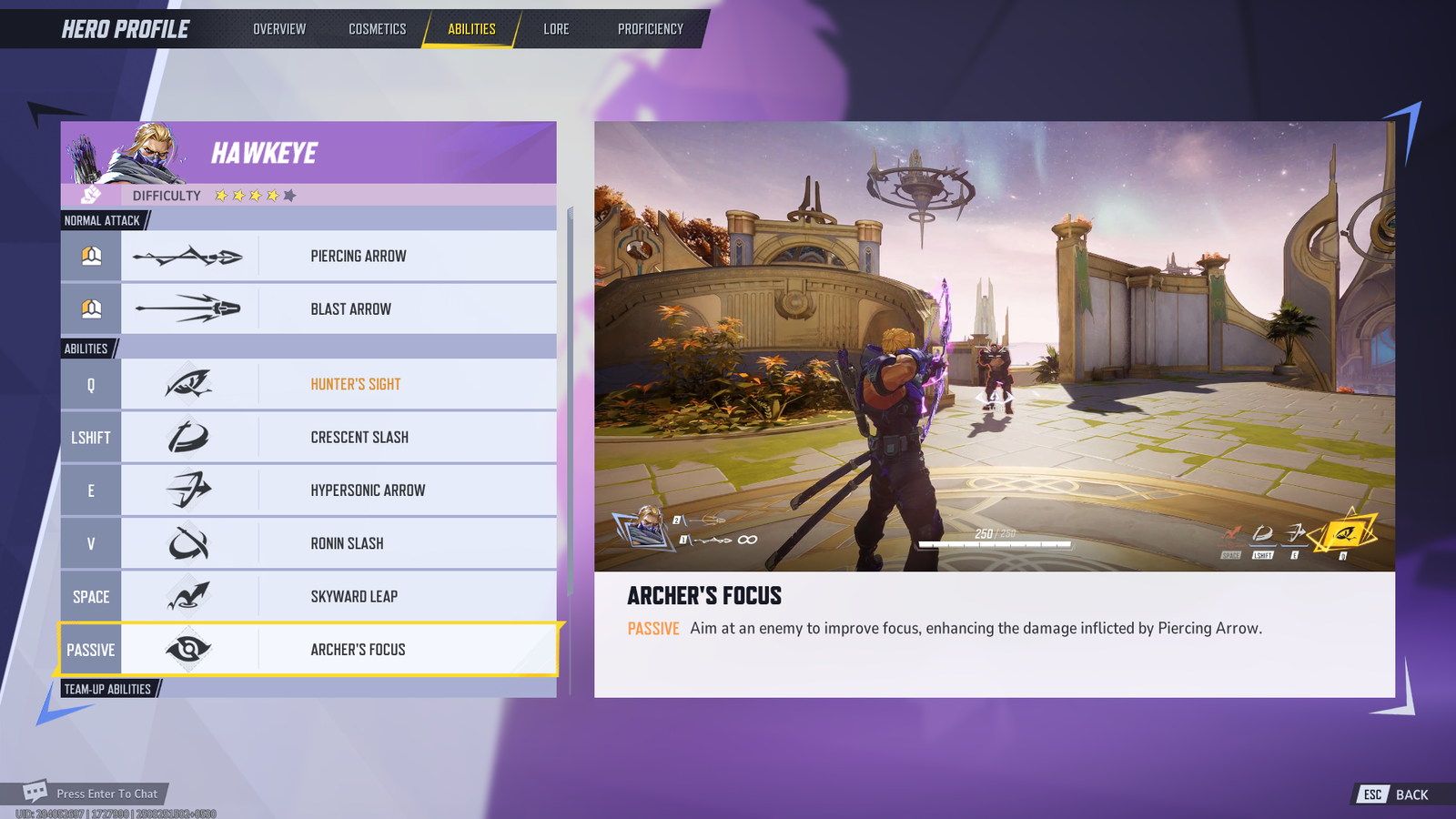Select the Piercing Arrow normal attack icon
1456x819 pixels.
(x=188, y=256)
